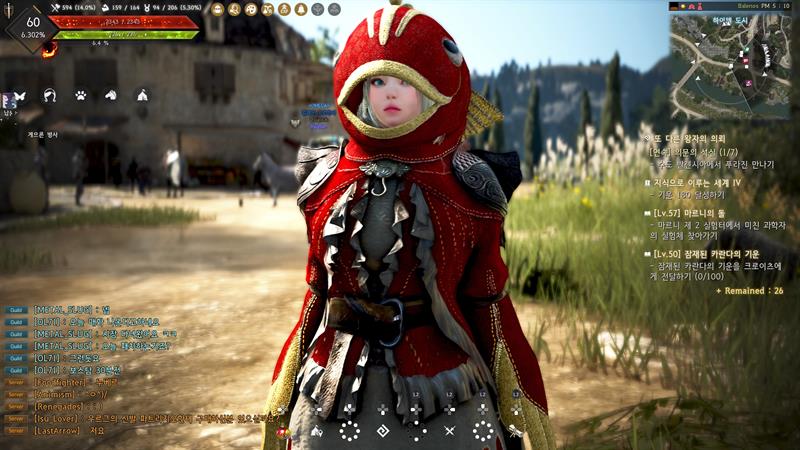The width and height of the screenshot is (800, 450).
Task: Click the SuLover server chat line
Action: (x=150, y=419)
